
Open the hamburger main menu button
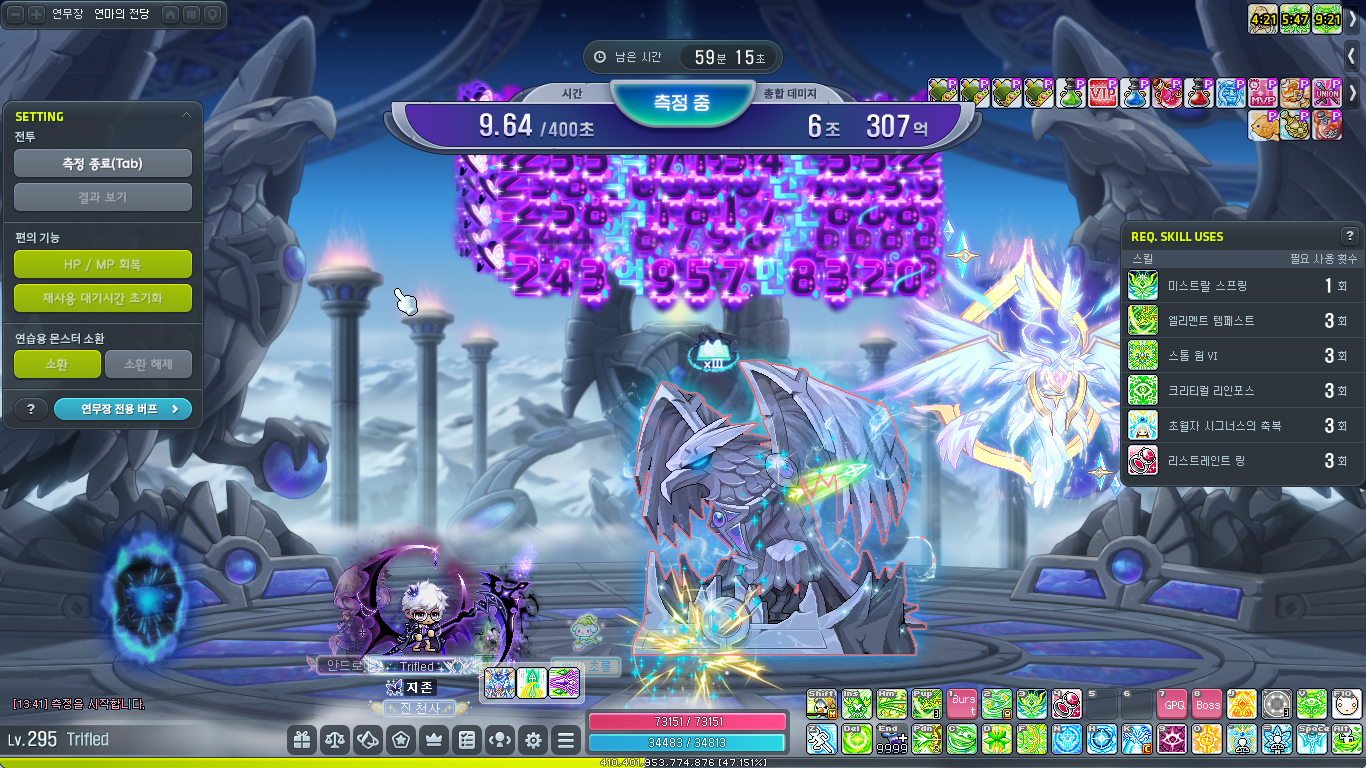(x=566, y=740)
